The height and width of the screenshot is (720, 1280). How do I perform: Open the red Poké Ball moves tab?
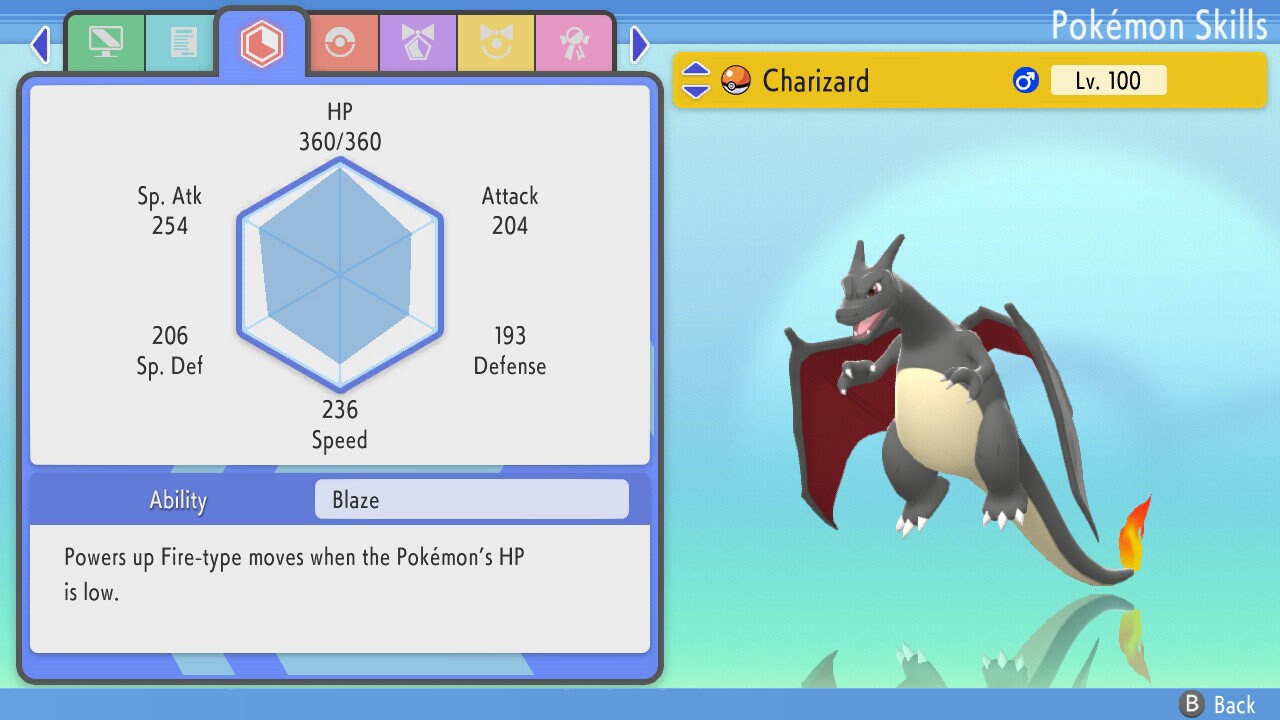tap(340, 44)
